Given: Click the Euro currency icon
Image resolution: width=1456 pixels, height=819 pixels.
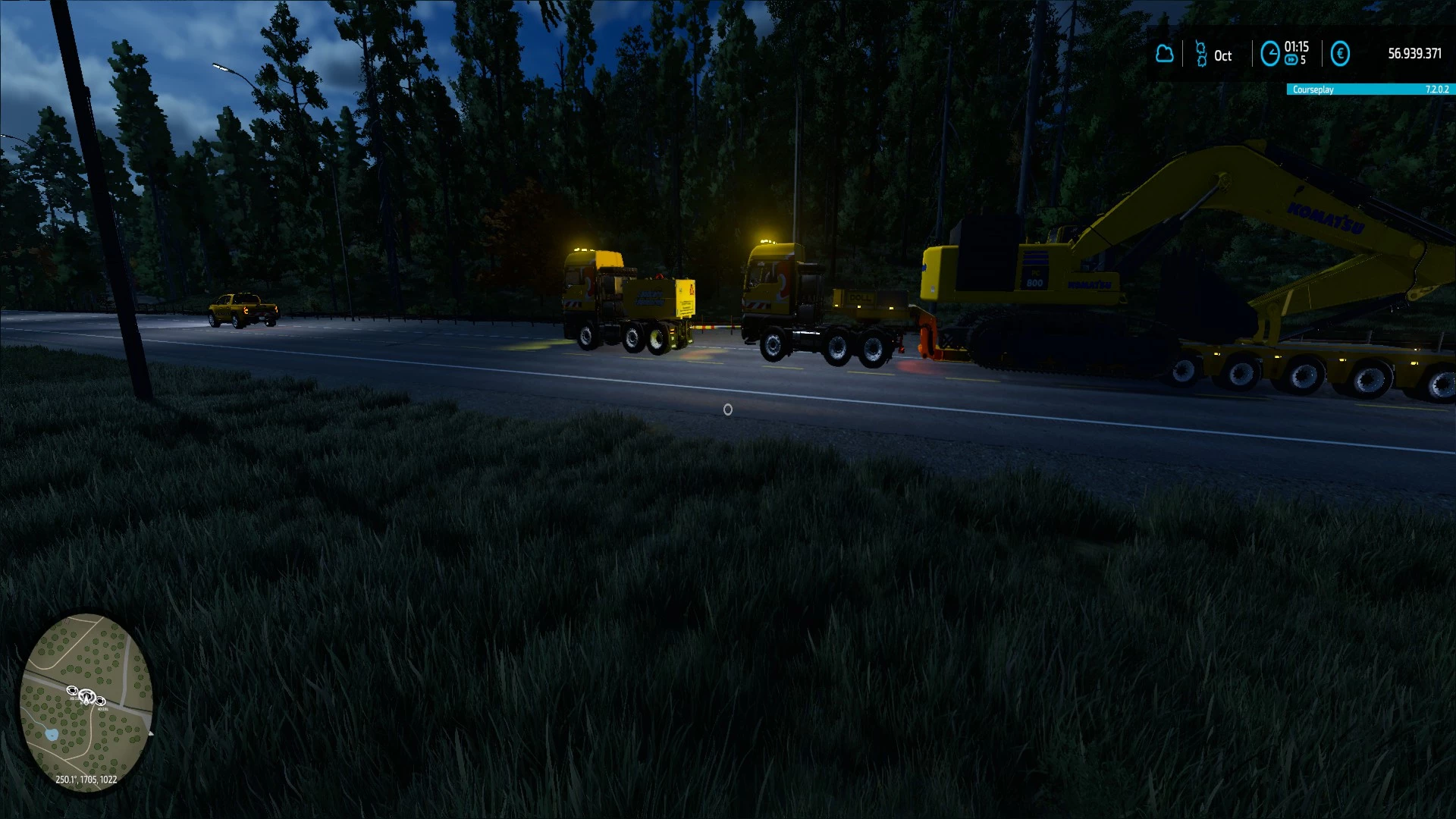Looking at the screenshot, I should [1339, 54].
